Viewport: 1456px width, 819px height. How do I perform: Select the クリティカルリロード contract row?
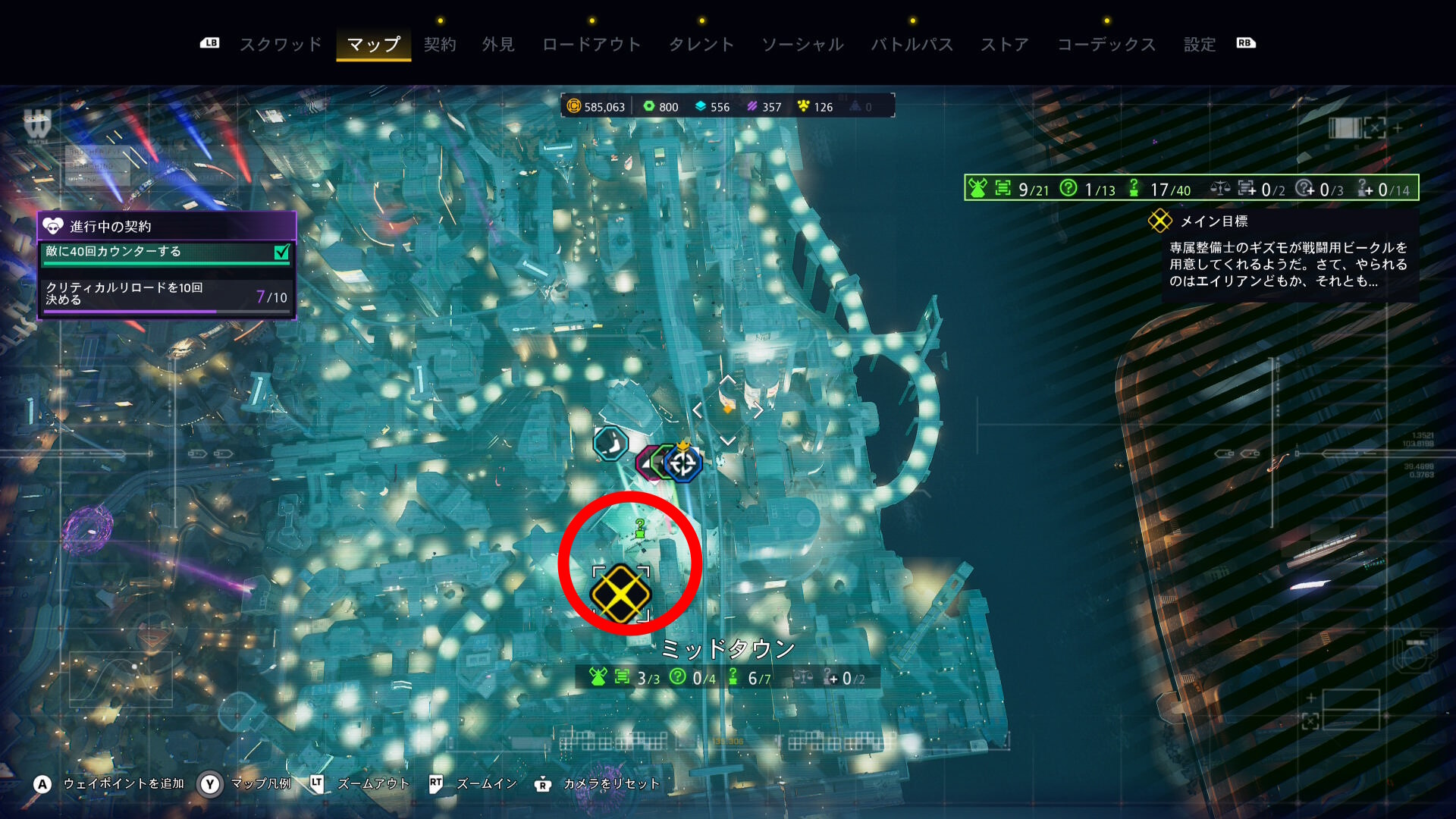(x=167, y=293)
